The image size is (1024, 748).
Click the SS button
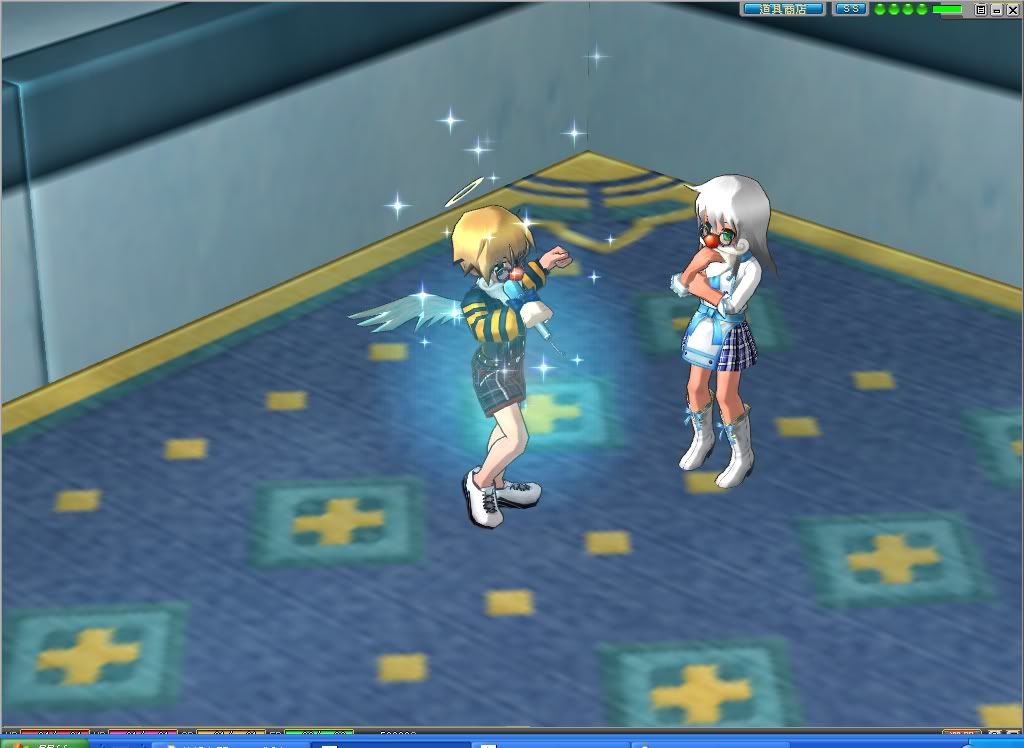(x=850, y=9)
